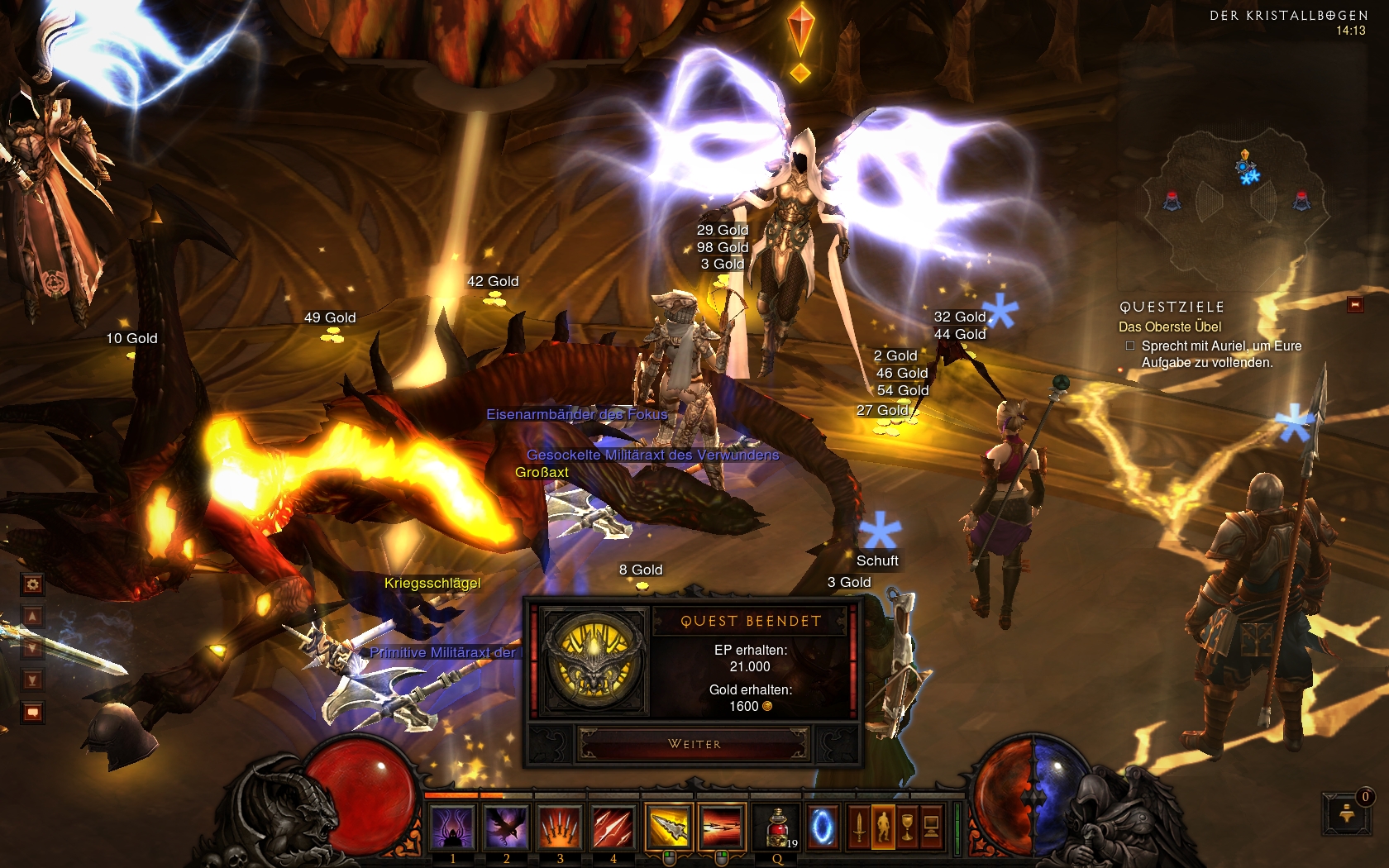Collapse the Questziele tracker
The width and height of the screenshot is (1389, 868).
1355,305
